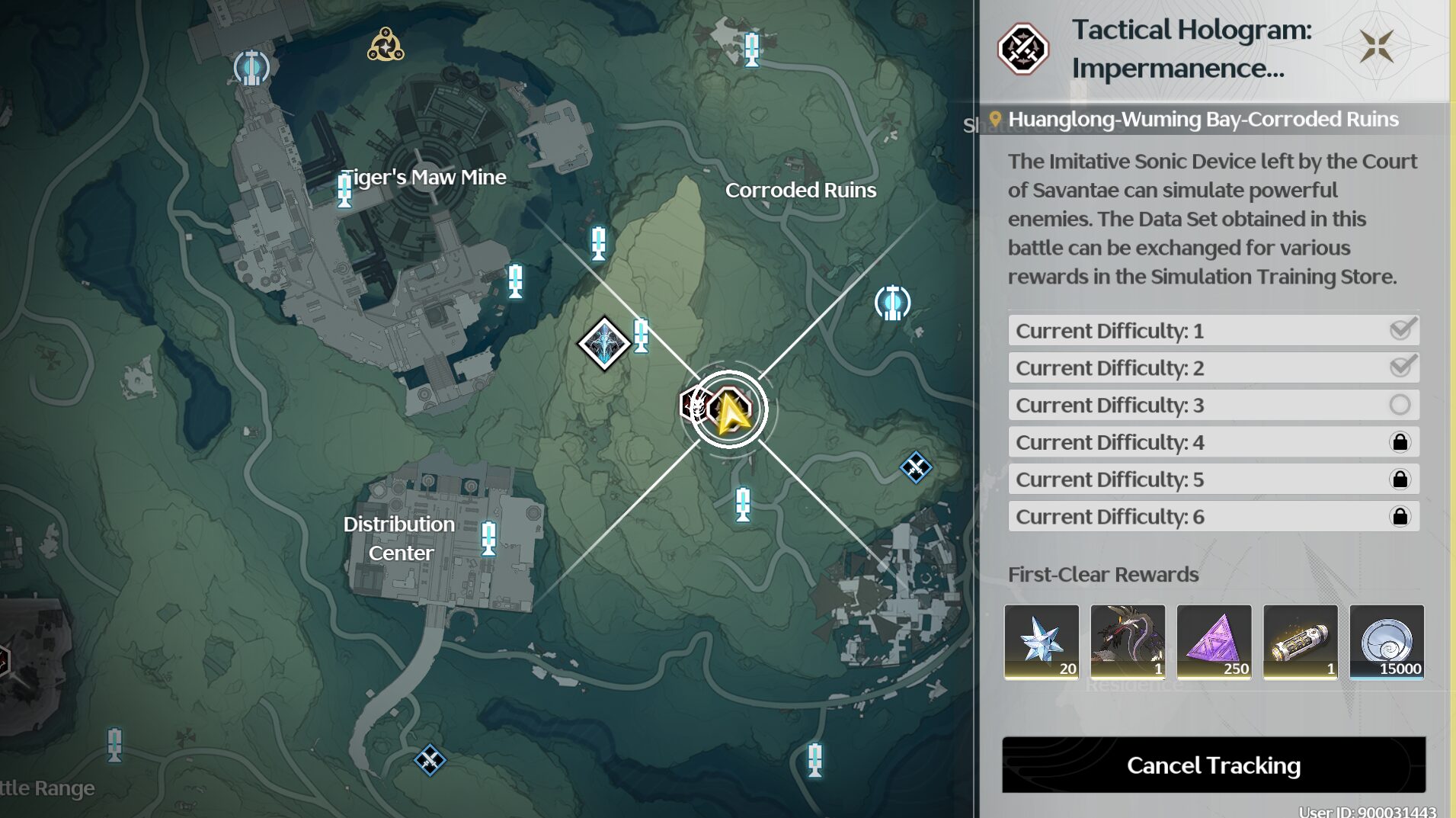Click the gold triangle emblem map marker
1456x818 pixels.
pyautogui.click(x=386, y=45)
